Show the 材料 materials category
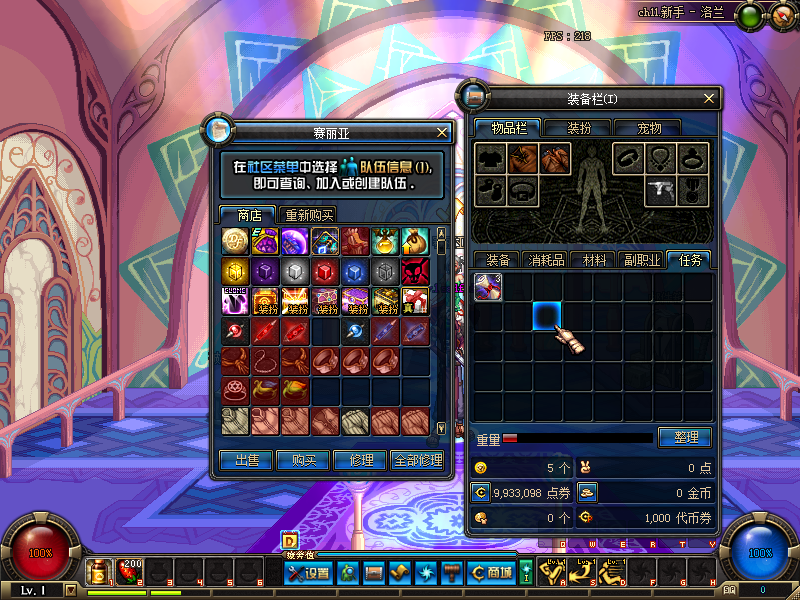Screen dimensions: 800x600 click(x=594, y=260)
